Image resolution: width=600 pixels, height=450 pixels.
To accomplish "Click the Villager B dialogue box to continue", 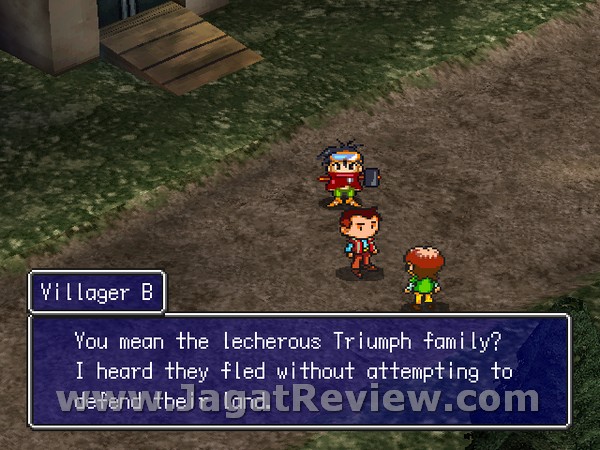I will [x=300, y=371].
